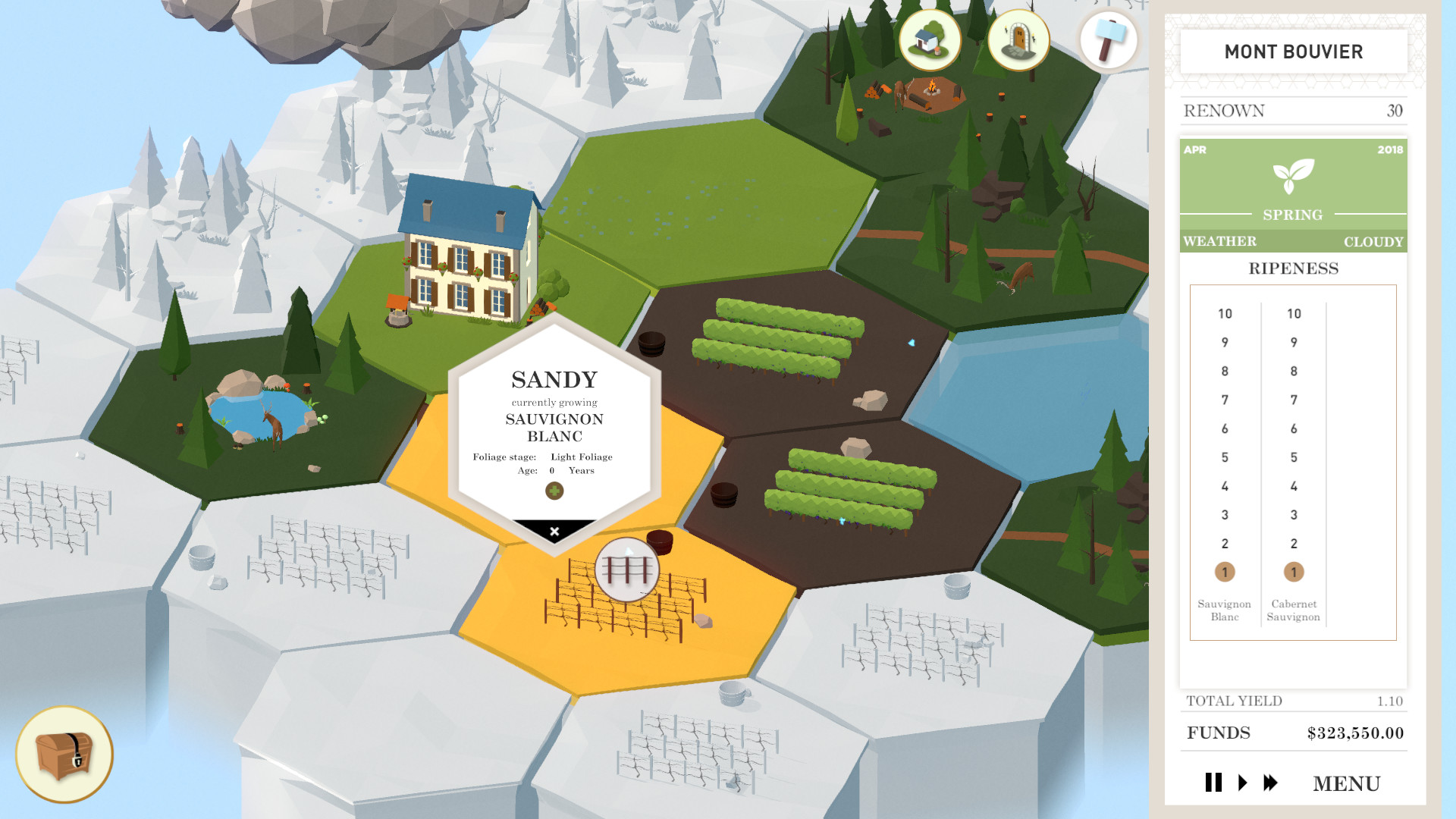The width and height of the screenshot is (1456, 819).
Task: Click the TOTAL YIELD row
Action: [x=1293, y=701]
